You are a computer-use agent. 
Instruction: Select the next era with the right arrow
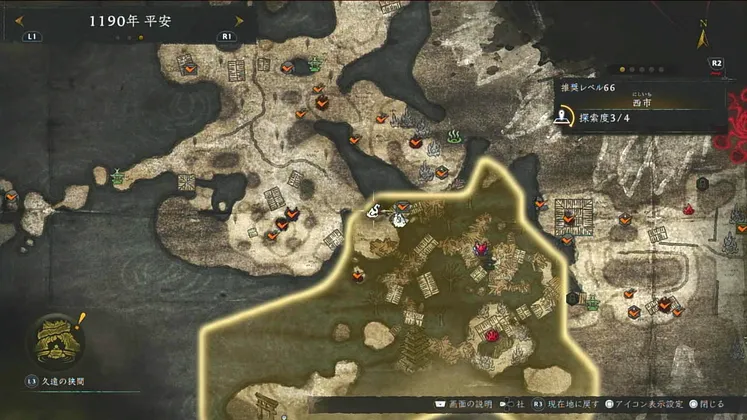[x=239, y=20]
